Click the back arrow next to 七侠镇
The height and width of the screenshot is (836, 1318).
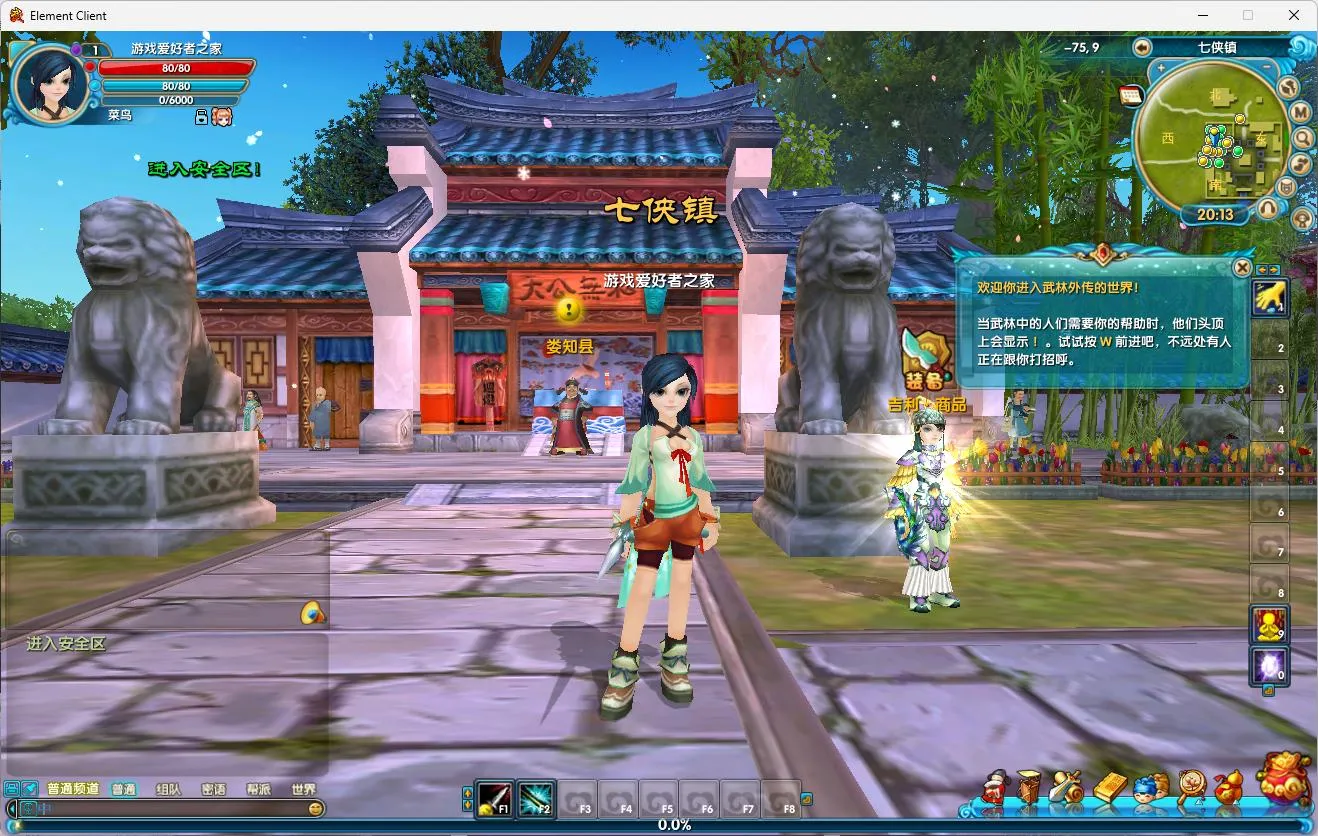[1141, 47]
